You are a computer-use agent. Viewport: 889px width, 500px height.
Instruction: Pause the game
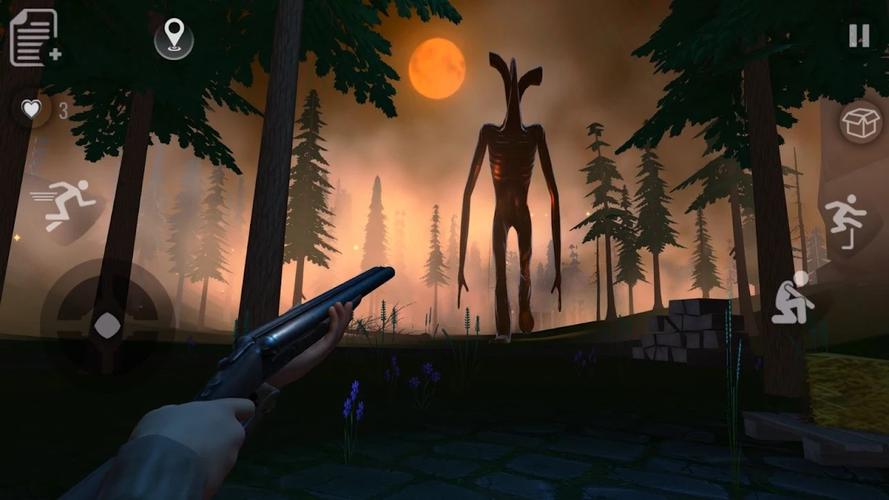click(x=859, y=36)
